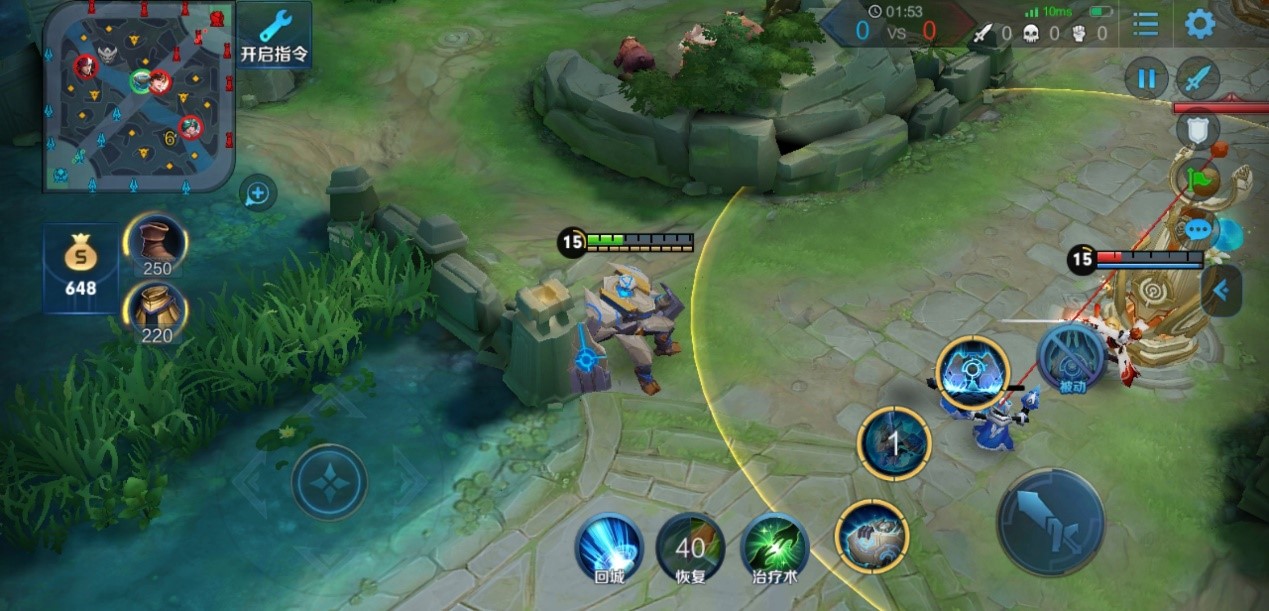Screen dimensions: 1269x611
Task: Hit the large basic attack button
Action: click(1050, 522)
